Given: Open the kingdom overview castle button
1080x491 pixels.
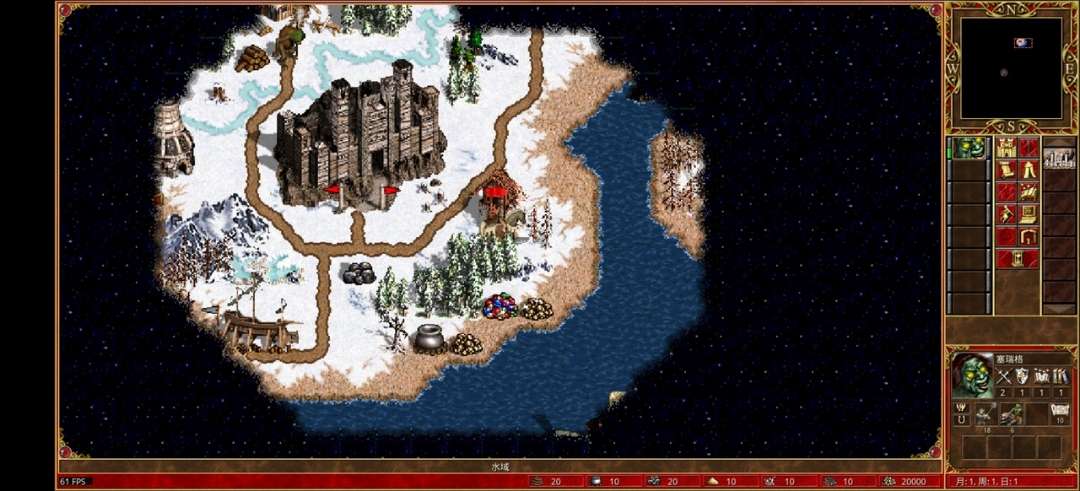Looking at the screenshot, I should tap(1006, 148).
